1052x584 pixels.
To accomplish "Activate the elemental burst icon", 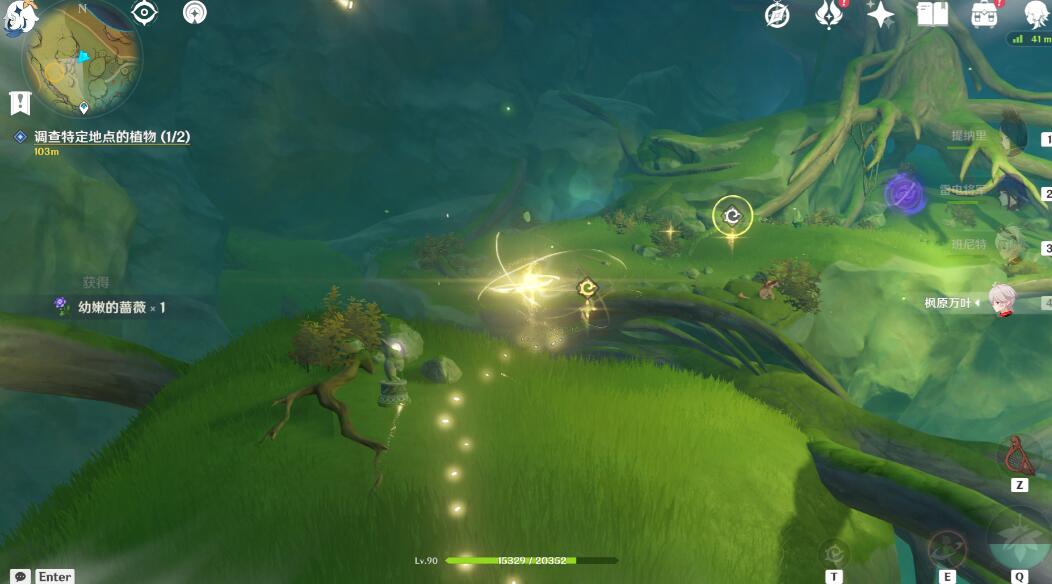I will [1018, 538].
